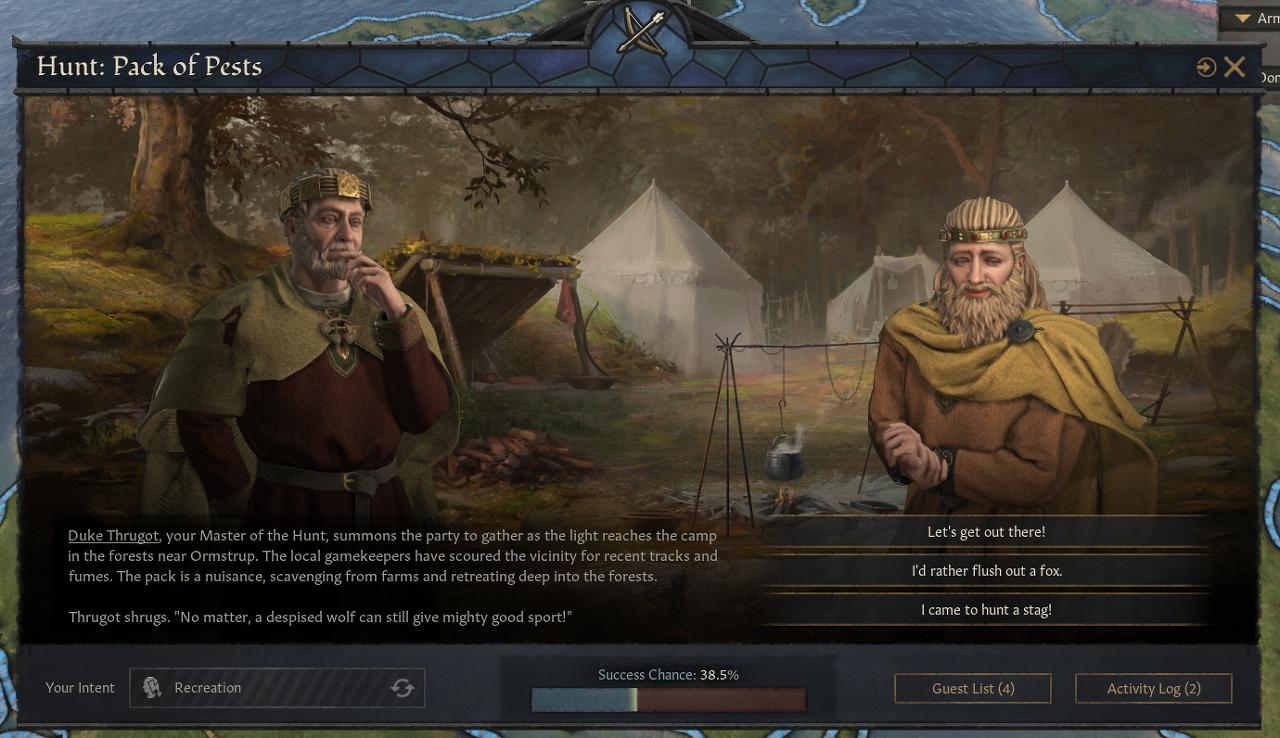Choose "Let's get out there!" option
This screenshot has width=1280, height=738.
click(986, 532)
